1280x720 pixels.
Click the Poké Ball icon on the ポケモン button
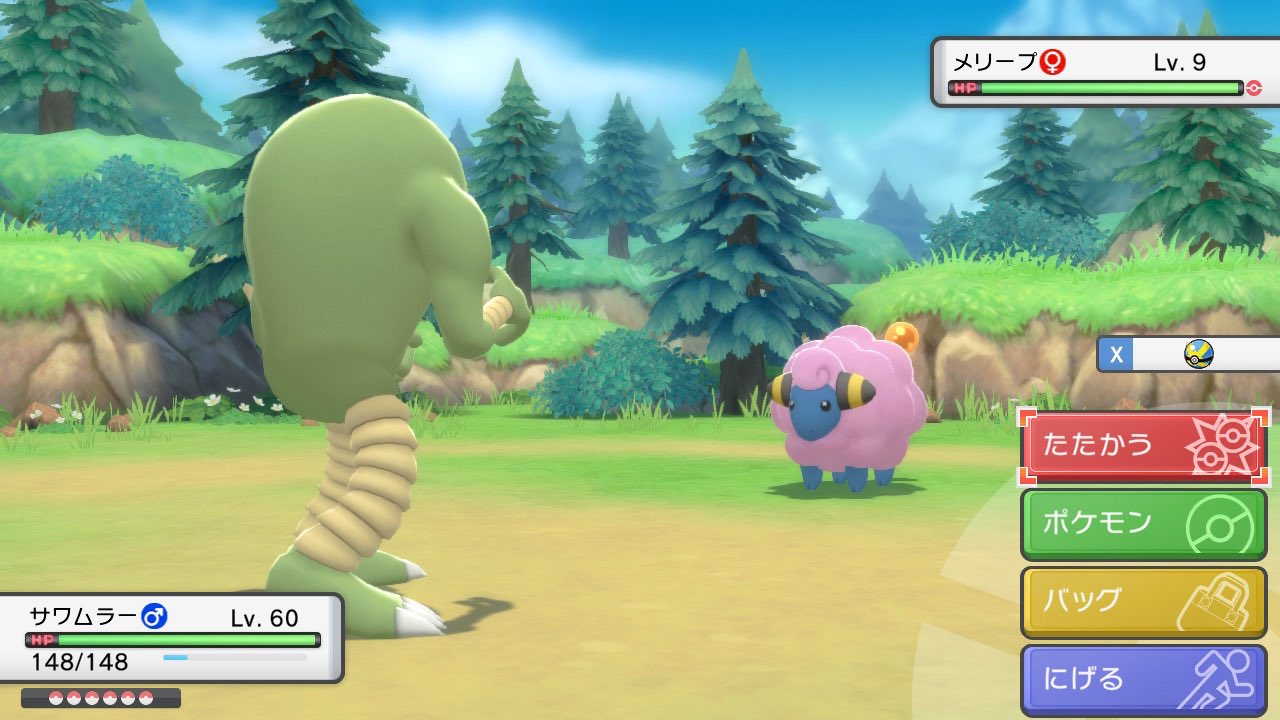1219,521
